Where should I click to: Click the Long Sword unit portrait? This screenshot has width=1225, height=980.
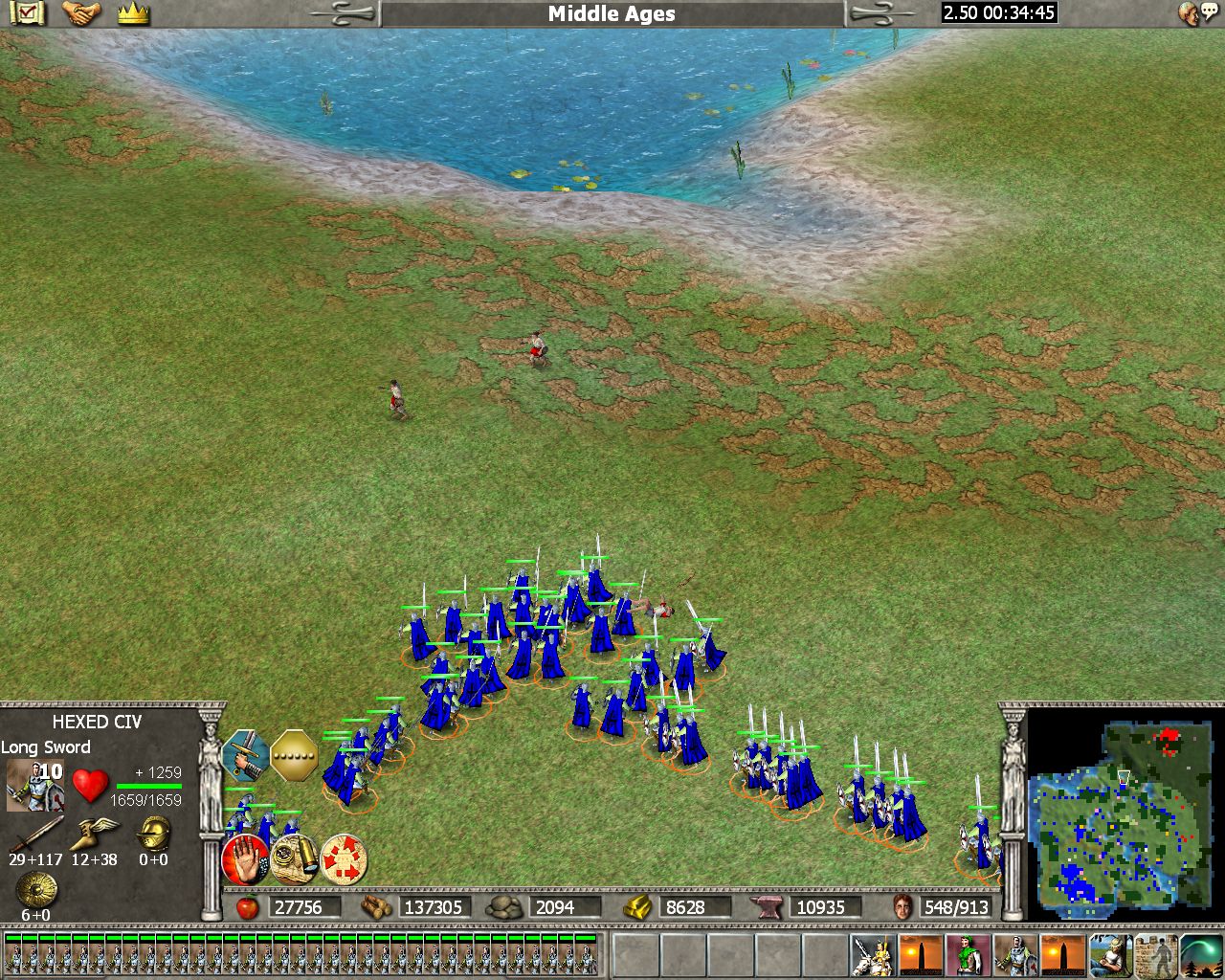coord(34,785)
